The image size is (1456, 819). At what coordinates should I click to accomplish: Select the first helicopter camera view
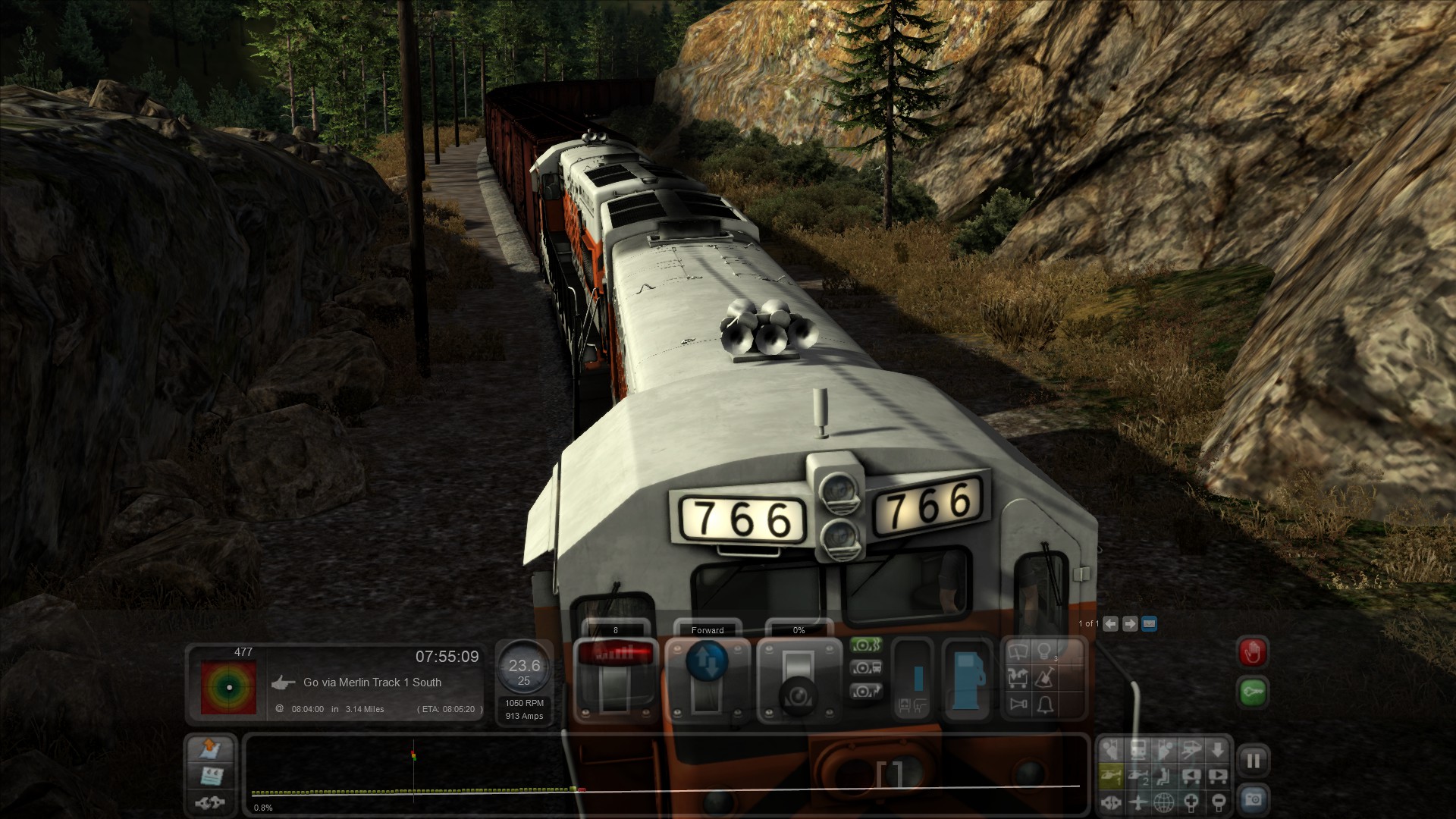pyautogui.click(x=1111, y=775)
